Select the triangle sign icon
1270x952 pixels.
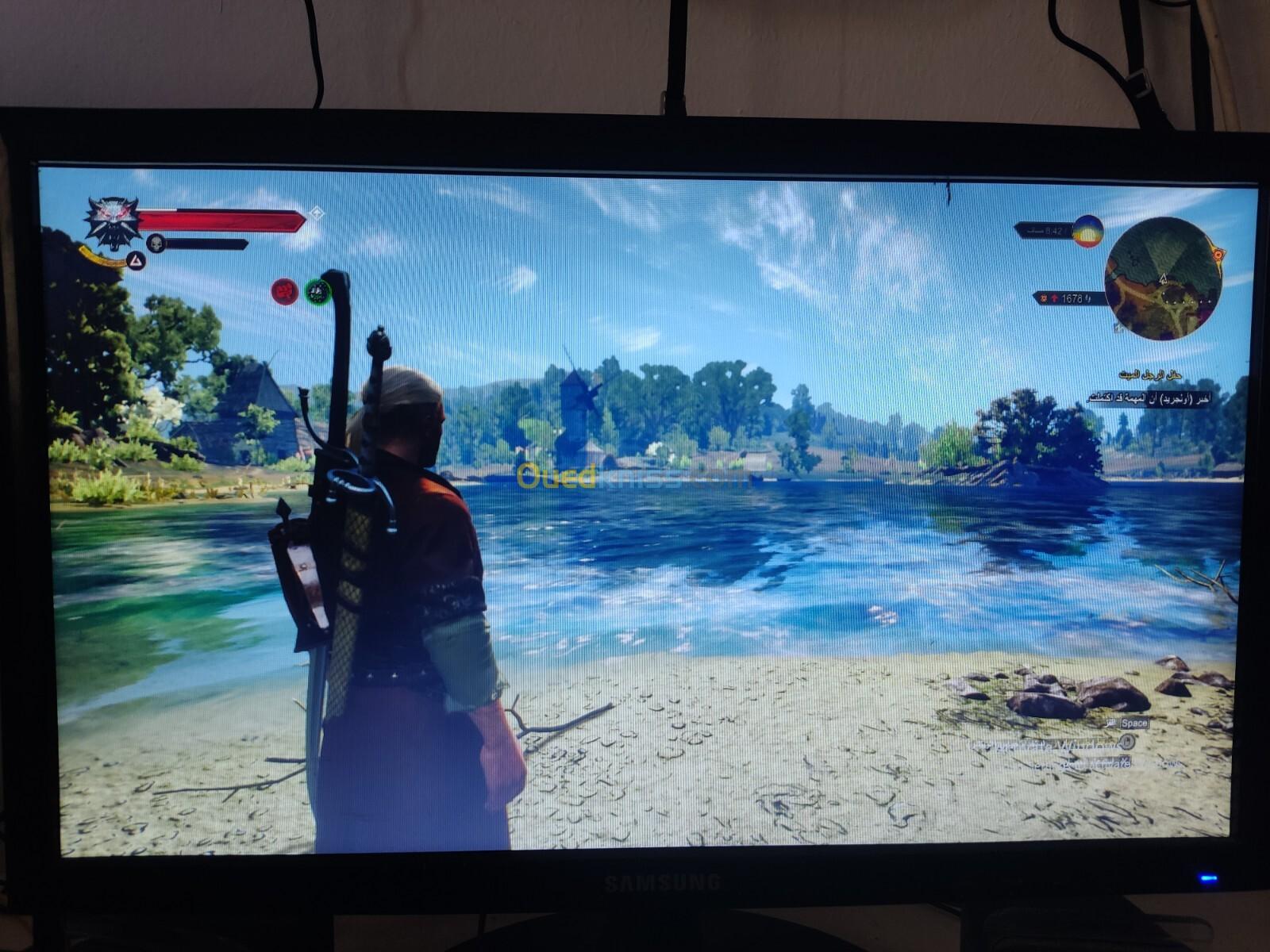click(x=136, y=260)
